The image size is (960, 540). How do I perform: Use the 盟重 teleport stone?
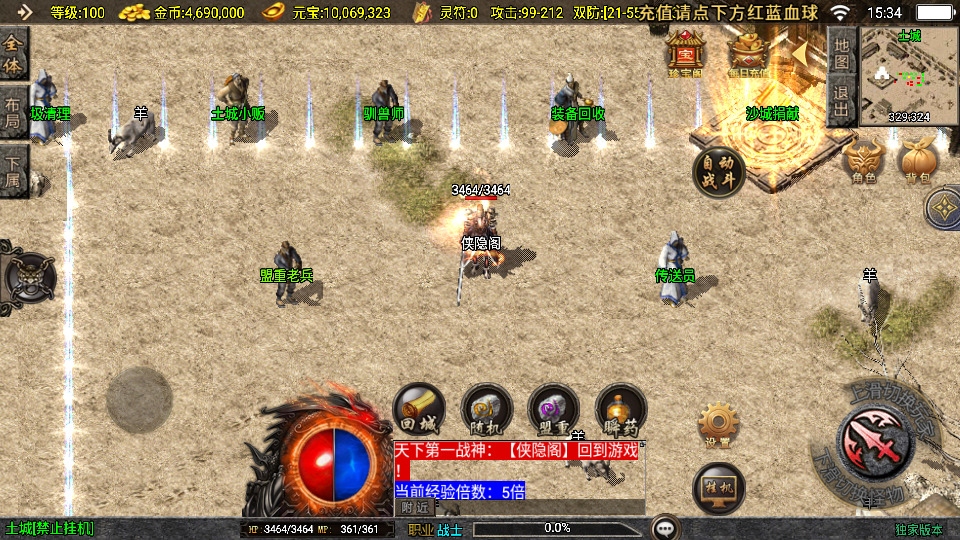pyautogui.click(x=554, y=410)
